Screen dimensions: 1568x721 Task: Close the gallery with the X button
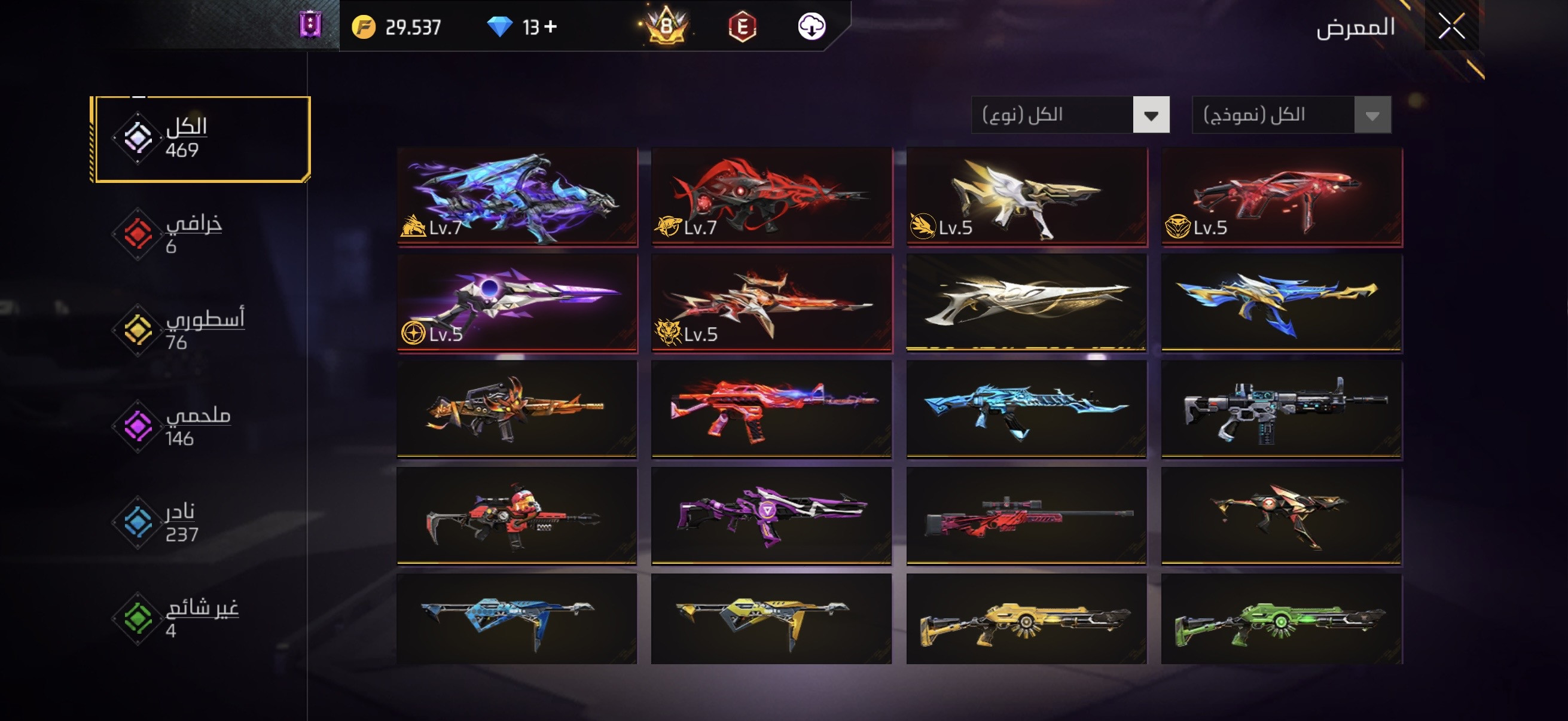click(1451, 27)
